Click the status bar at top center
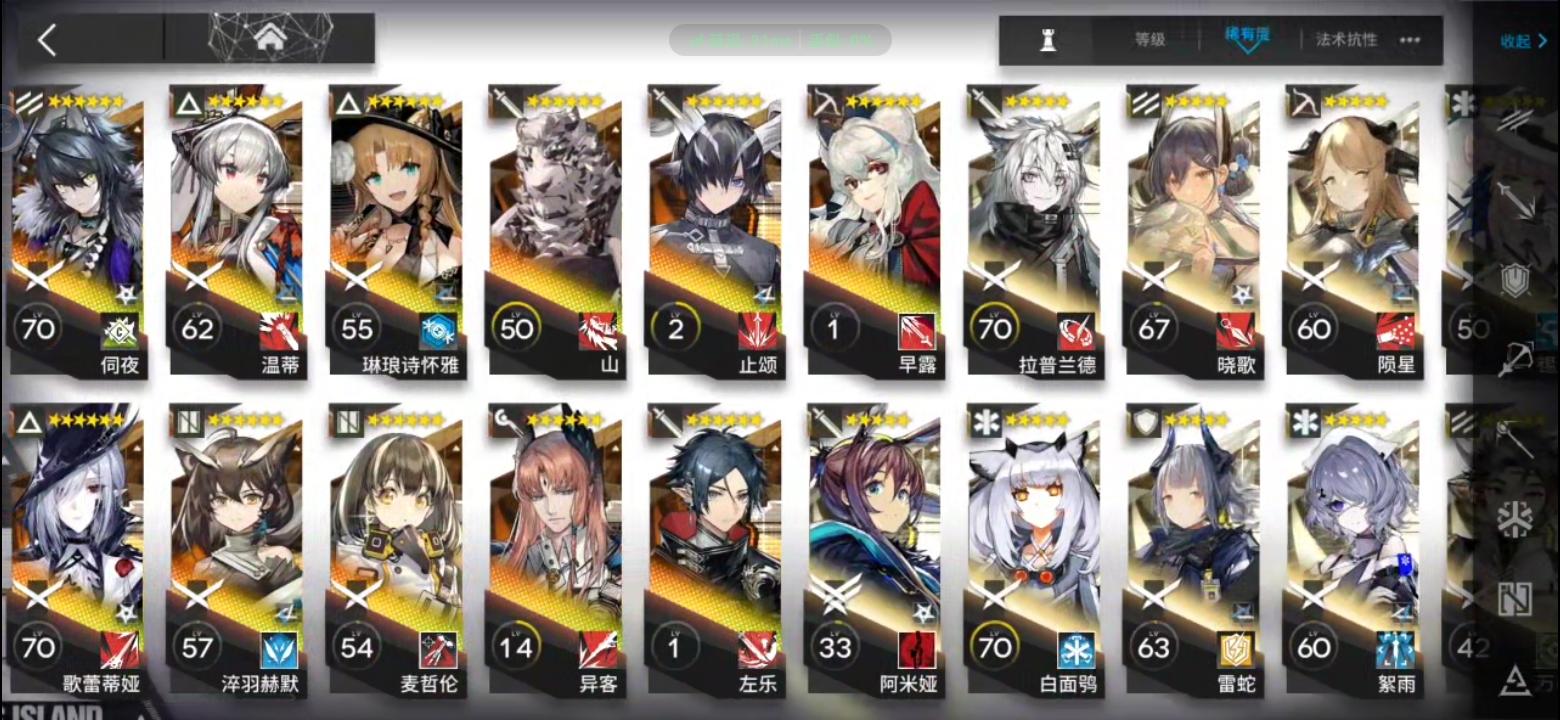The image size is (1560, 720). tap(780, 40)
